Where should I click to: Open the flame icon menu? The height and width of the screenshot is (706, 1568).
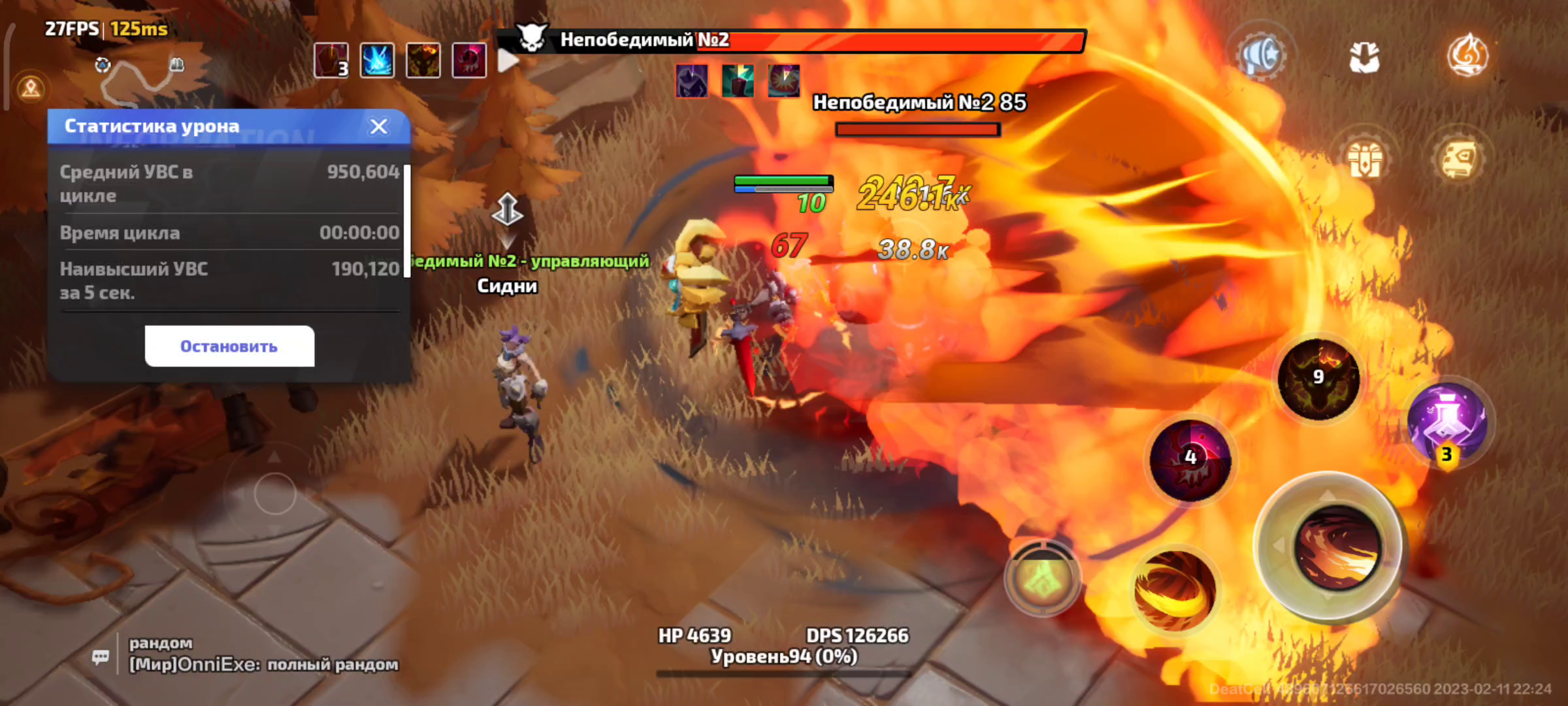click(1467, 56)
